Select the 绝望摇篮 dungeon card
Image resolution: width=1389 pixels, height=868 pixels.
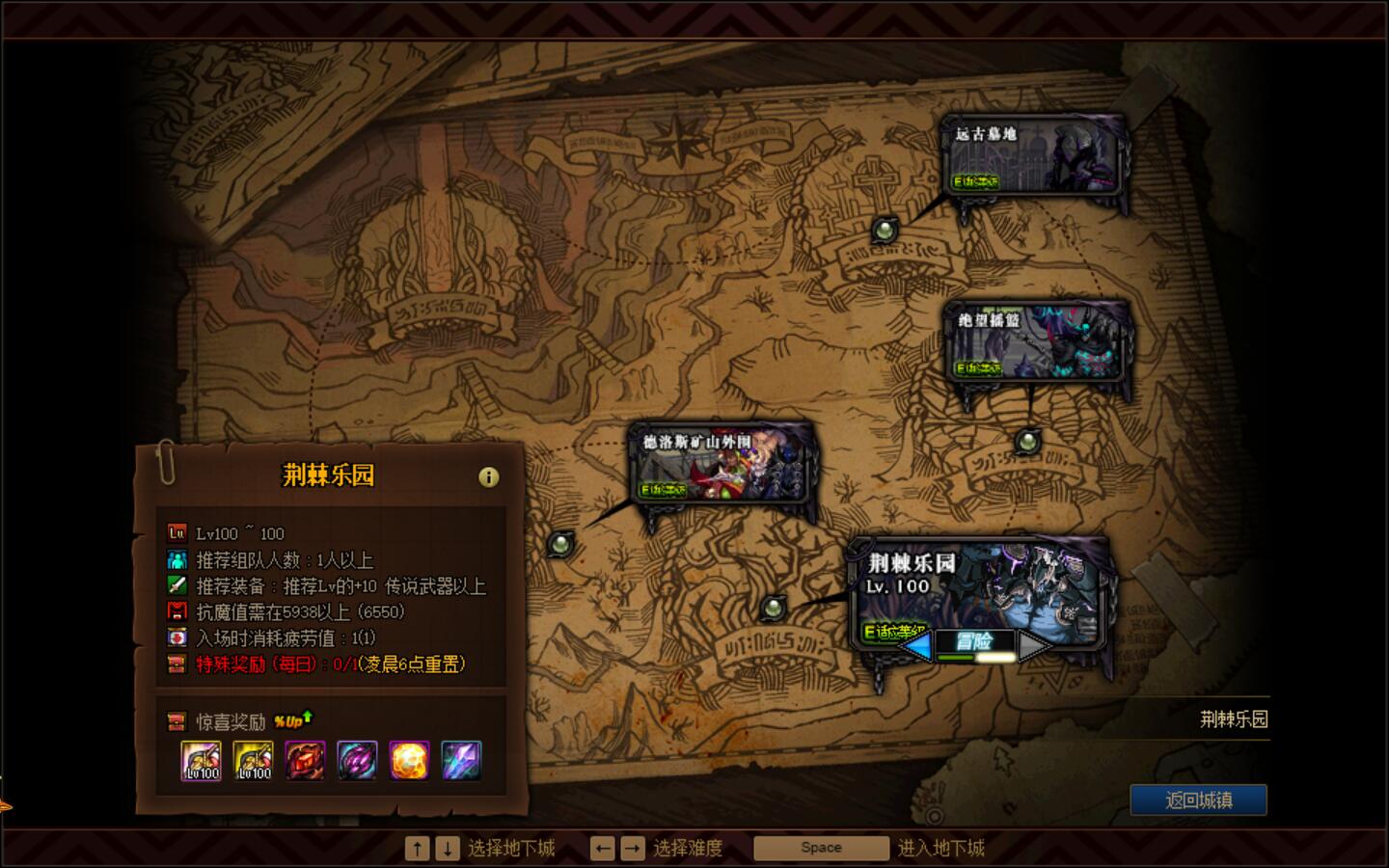click(1037, 342)
